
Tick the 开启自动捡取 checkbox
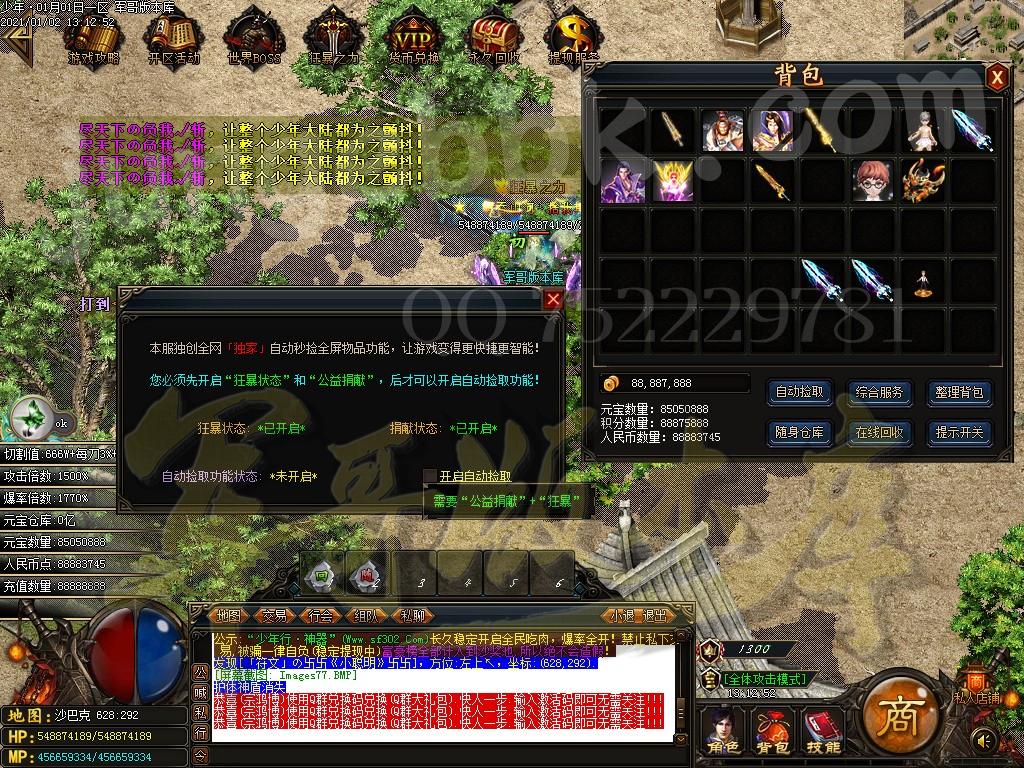click(430, 476)
